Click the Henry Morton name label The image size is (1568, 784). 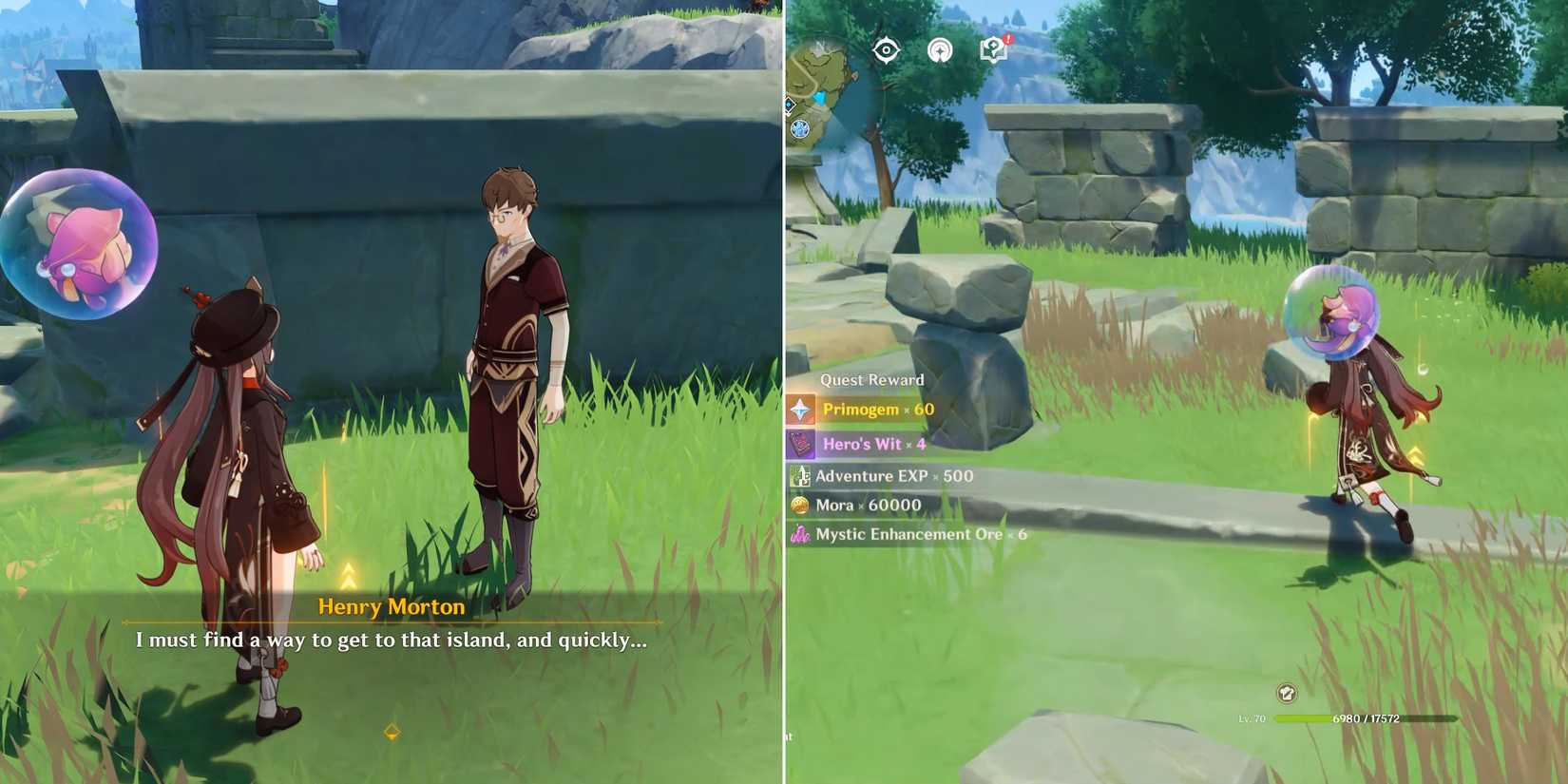click(x=391, y=607)
